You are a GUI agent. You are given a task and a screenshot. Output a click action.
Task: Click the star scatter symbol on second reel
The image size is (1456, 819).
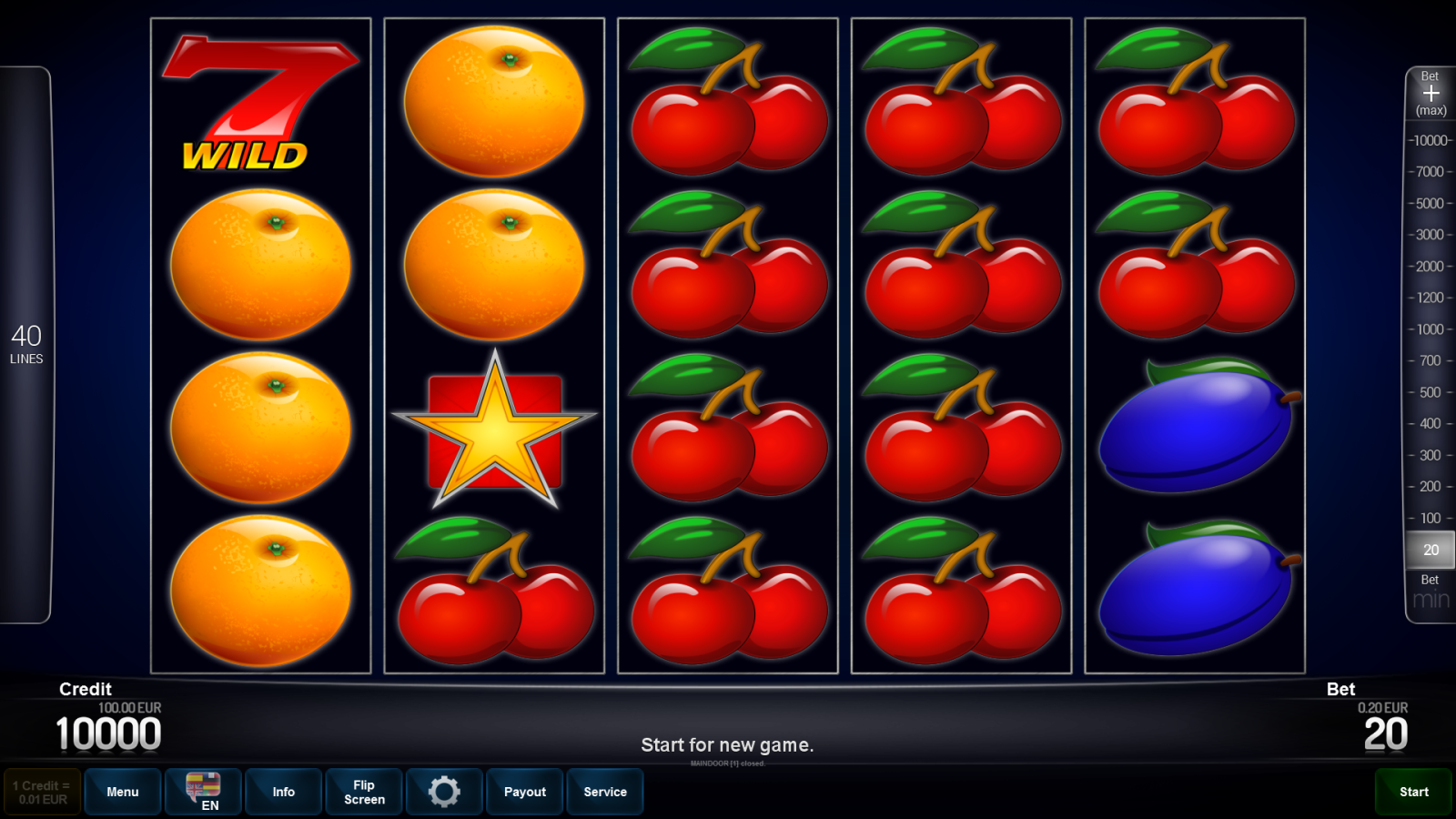493,428
